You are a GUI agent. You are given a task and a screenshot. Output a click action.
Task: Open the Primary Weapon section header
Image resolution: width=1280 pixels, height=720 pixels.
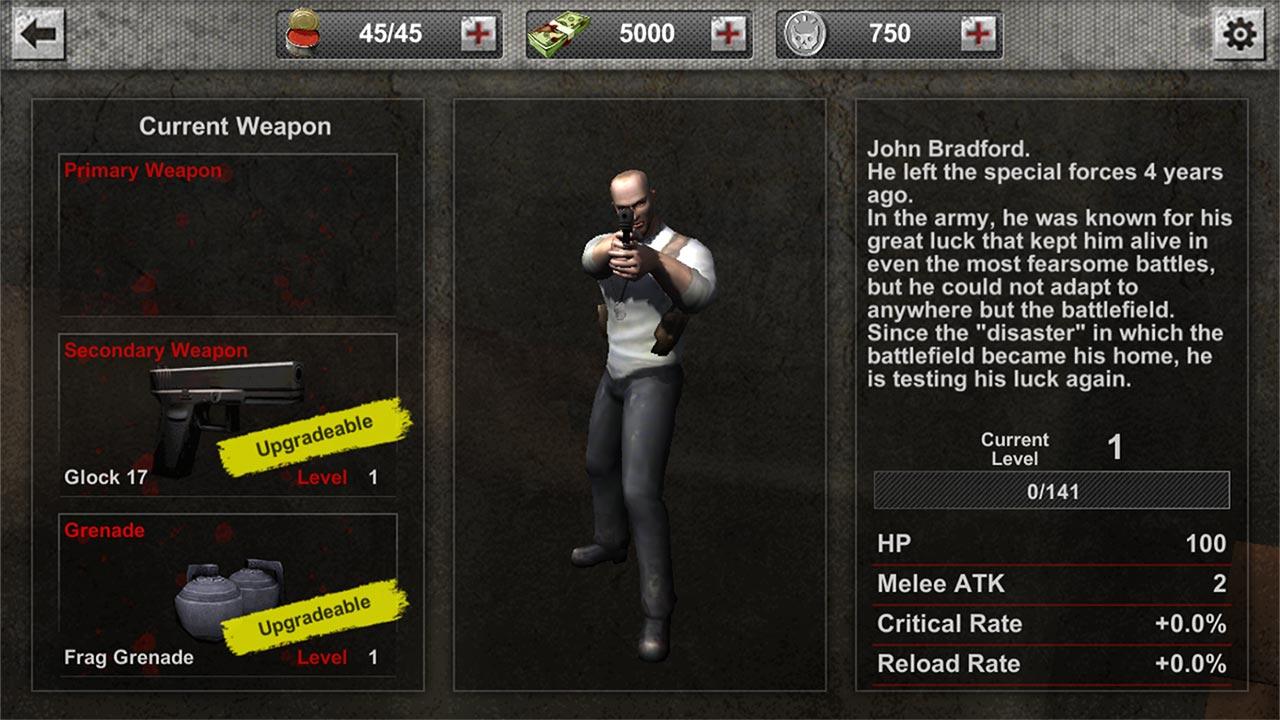[x=141, y=170]
